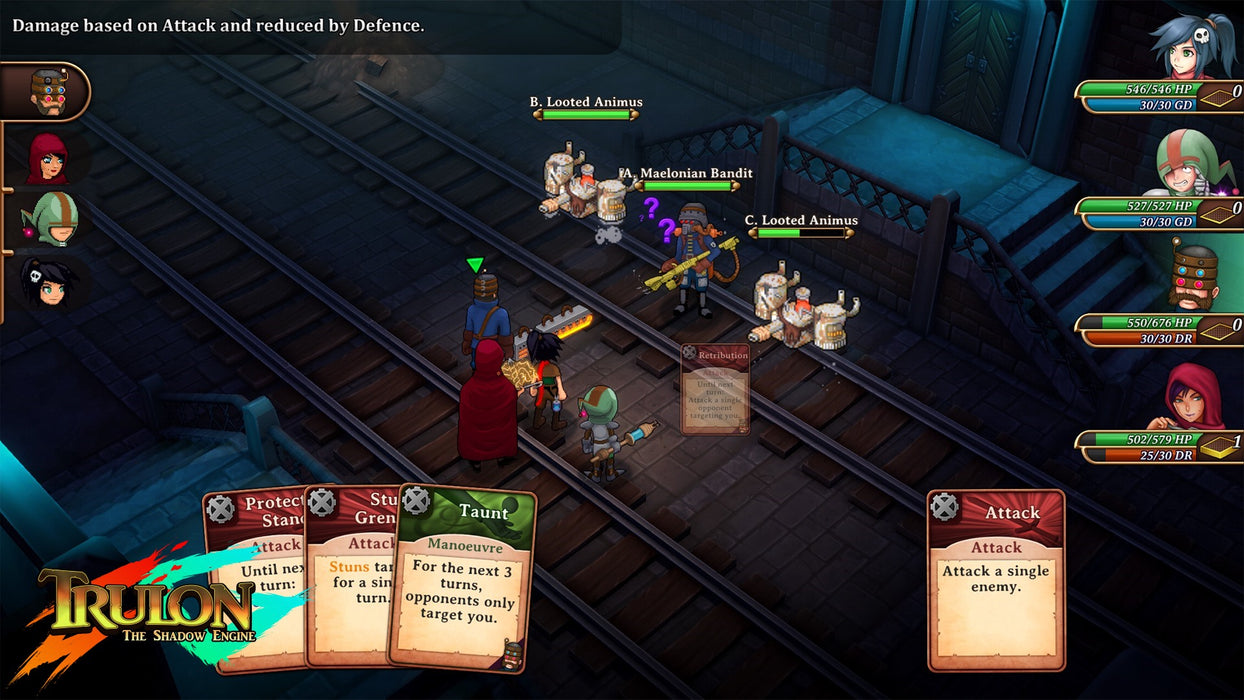Click the blue-haired girl party portrait
This screenshot has height=700, width=1244.
tap(1193, 47)
